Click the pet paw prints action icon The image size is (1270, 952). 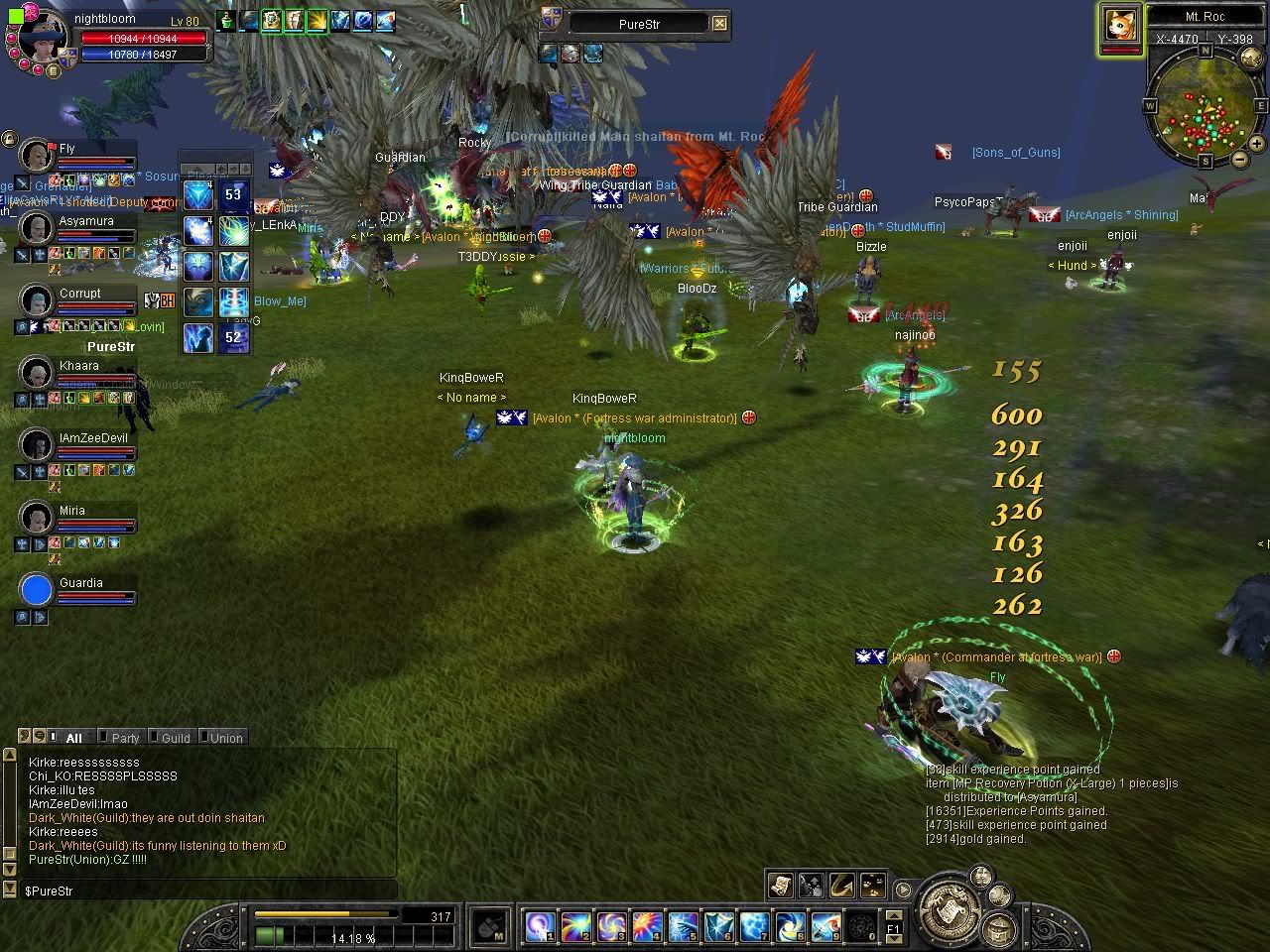(x=873, y=885)
